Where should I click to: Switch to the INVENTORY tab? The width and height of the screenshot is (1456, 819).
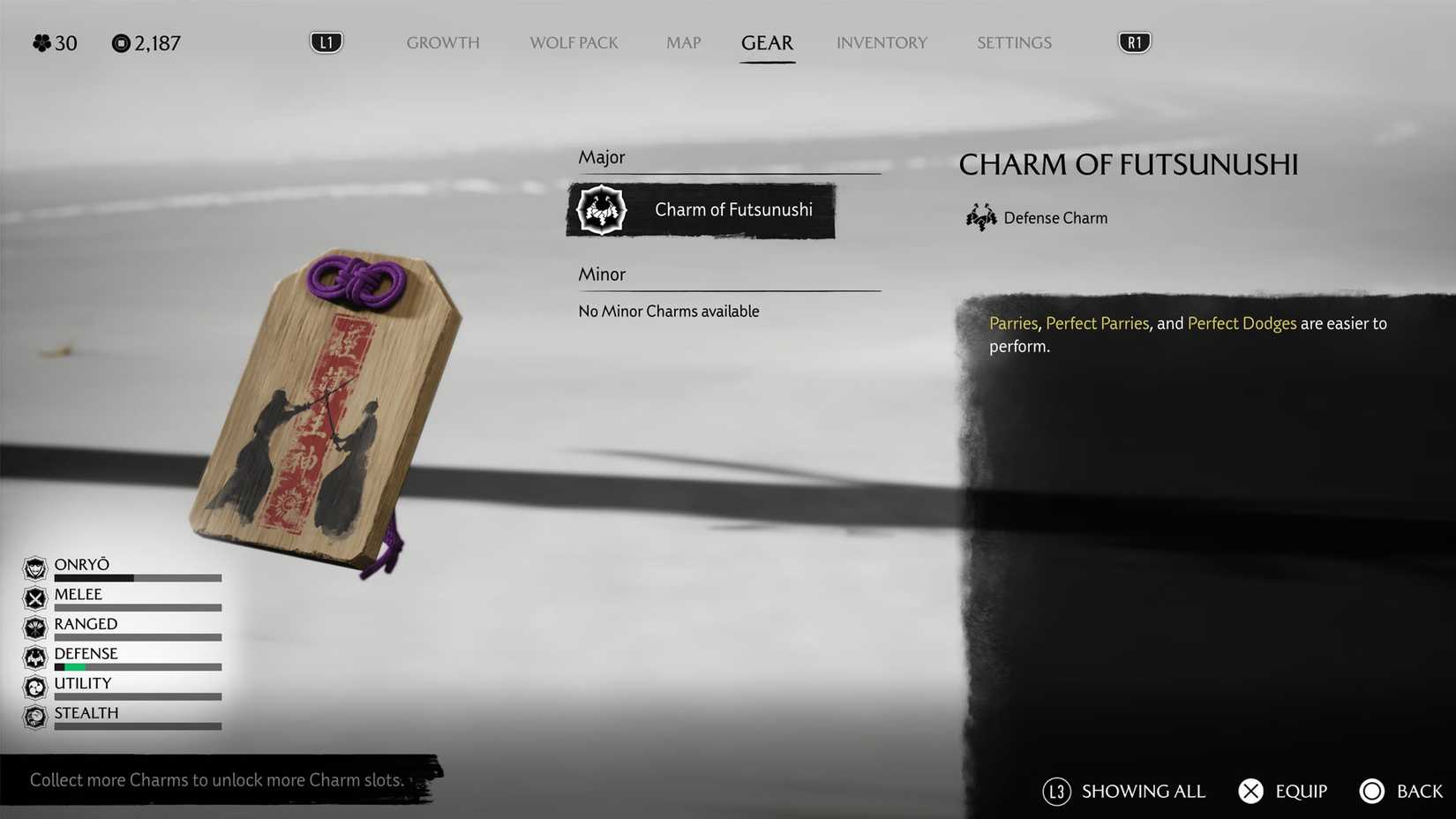[882, 42]
